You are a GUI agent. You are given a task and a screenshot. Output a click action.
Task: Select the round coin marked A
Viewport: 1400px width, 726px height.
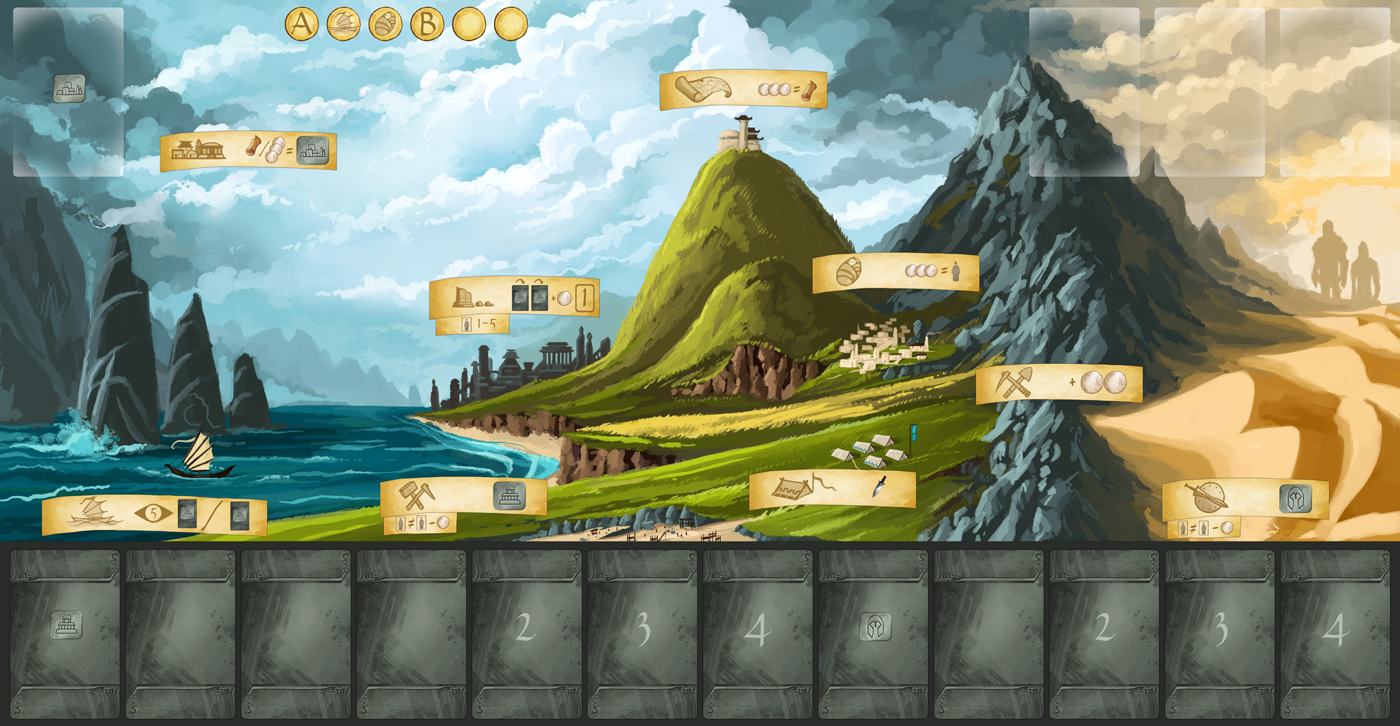pyautogui.click(x=302, y=24)
